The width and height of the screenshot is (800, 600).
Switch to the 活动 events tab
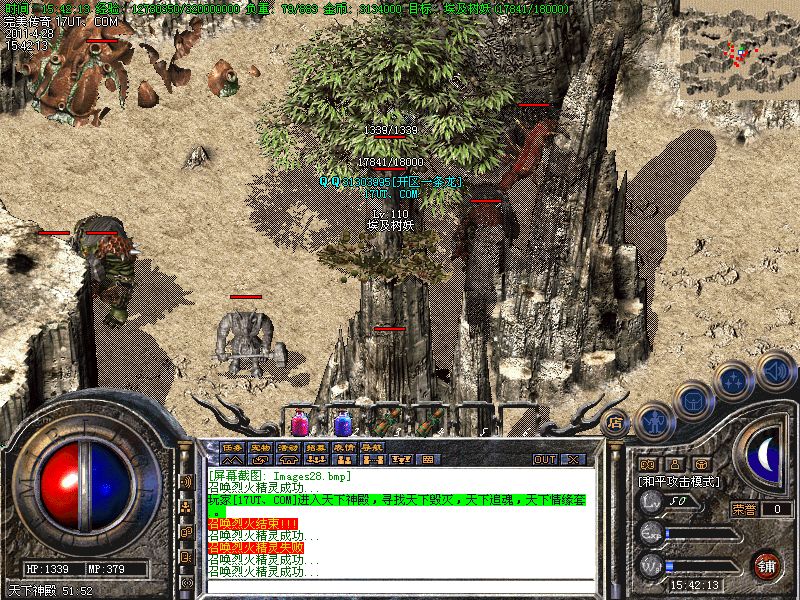tap(288, 446)
